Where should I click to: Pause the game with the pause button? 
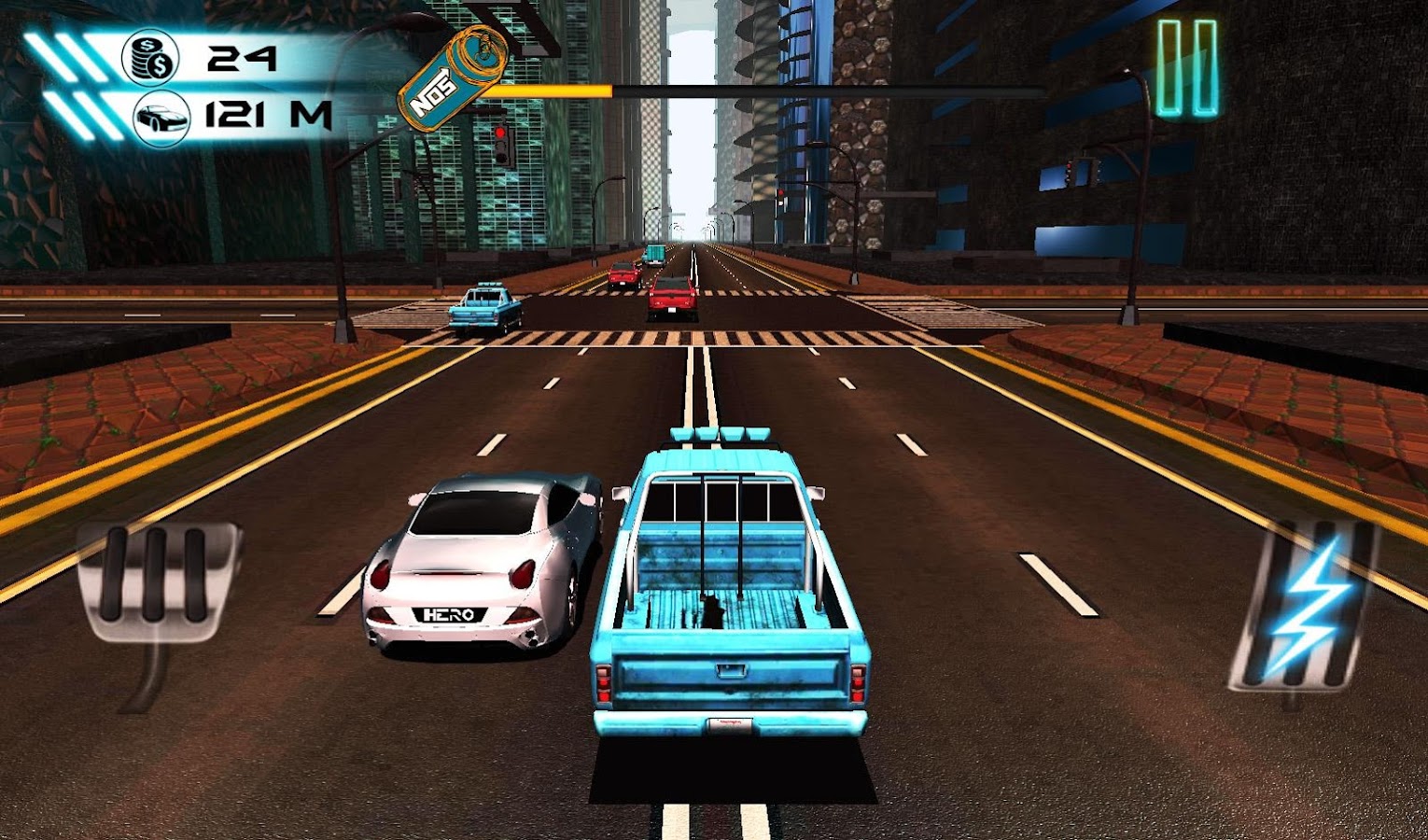click(1187, 68)
